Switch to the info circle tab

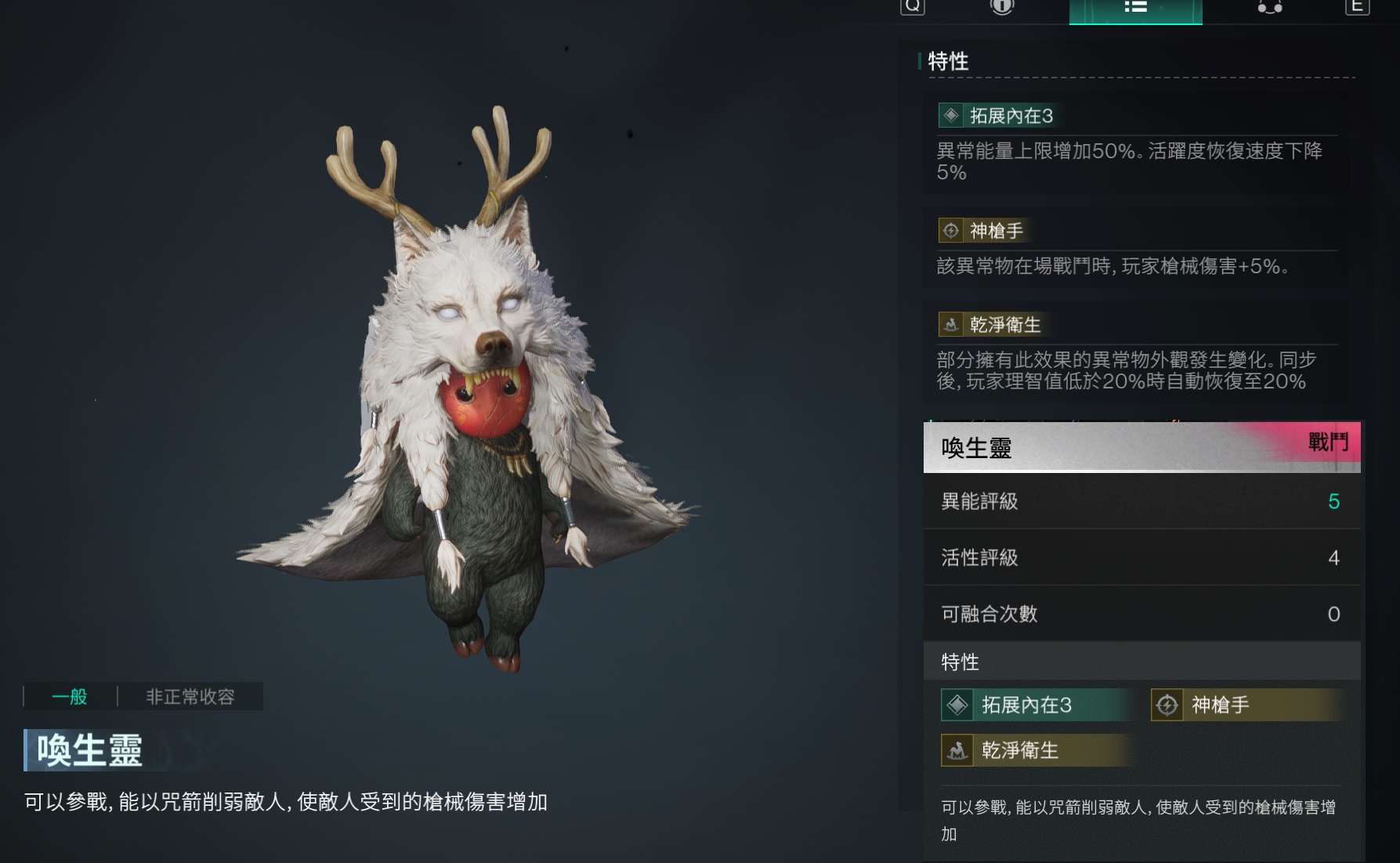point(1002,7)
